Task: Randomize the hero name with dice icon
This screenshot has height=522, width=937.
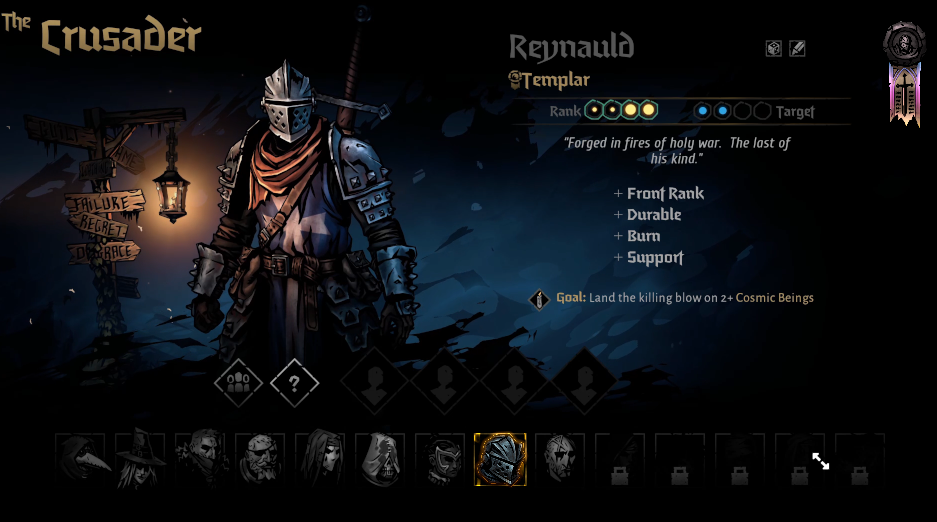Action: tap(774, 48)
